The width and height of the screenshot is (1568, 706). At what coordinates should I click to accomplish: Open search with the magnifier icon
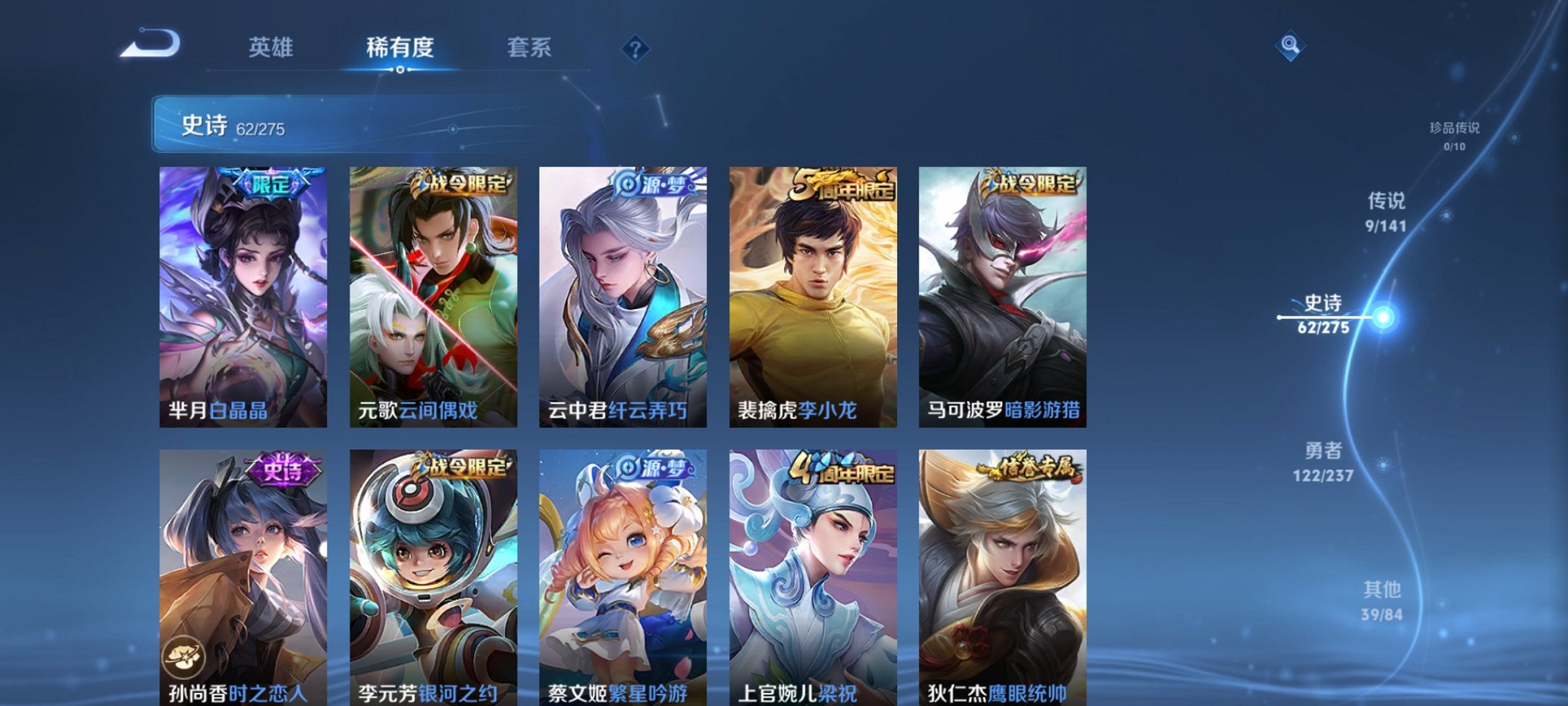pos(1289,46)
